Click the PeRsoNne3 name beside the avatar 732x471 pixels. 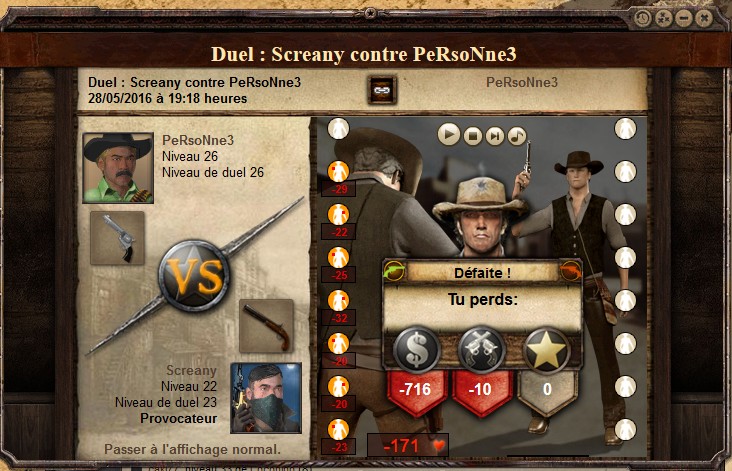point(198,140)
